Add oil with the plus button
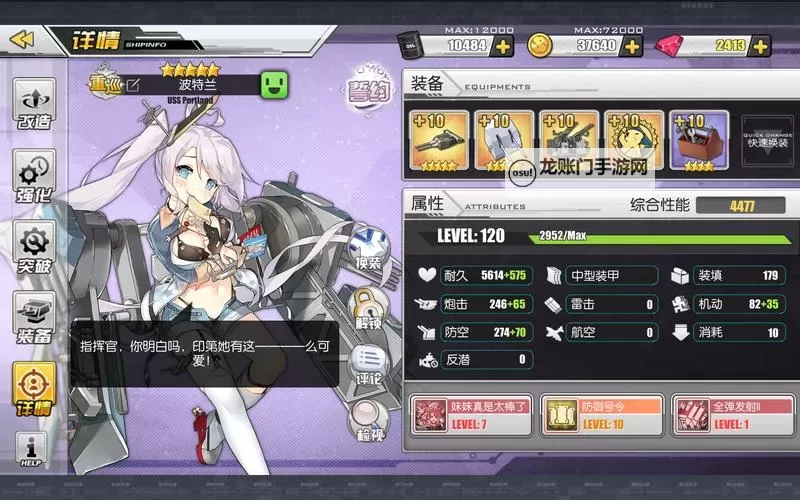 pyautogui.click(x=503, y=46)
